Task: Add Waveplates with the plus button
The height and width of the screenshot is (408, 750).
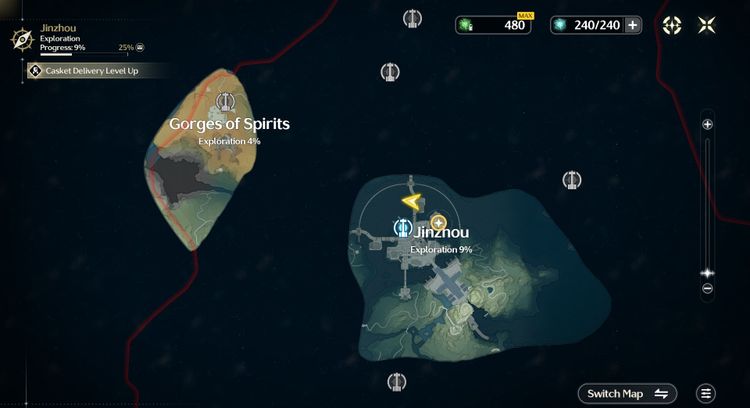Action: (x=632, y=25)
